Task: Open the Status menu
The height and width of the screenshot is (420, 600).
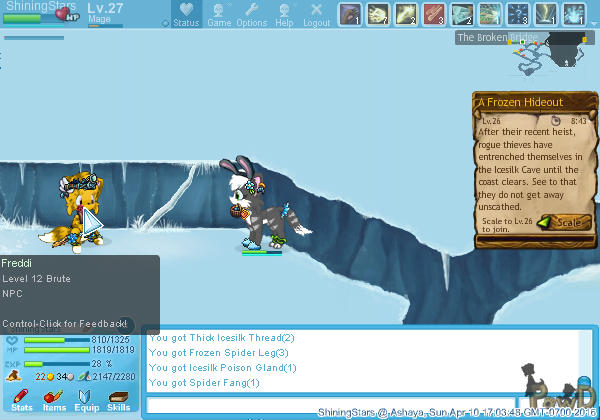Action: pos(185,15)
